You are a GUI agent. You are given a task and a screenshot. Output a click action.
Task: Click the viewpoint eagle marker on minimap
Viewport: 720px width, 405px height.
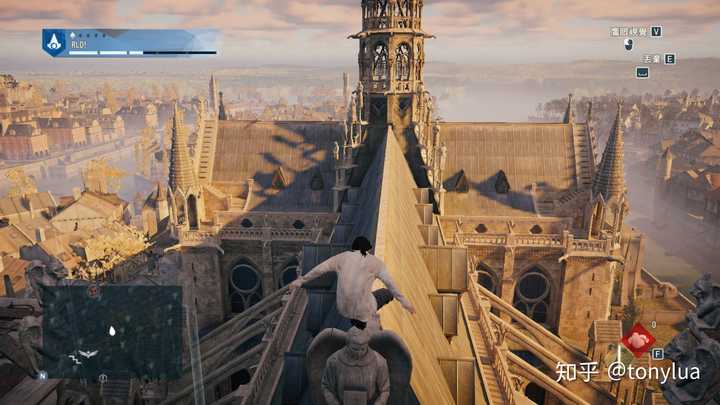(87, 354)
